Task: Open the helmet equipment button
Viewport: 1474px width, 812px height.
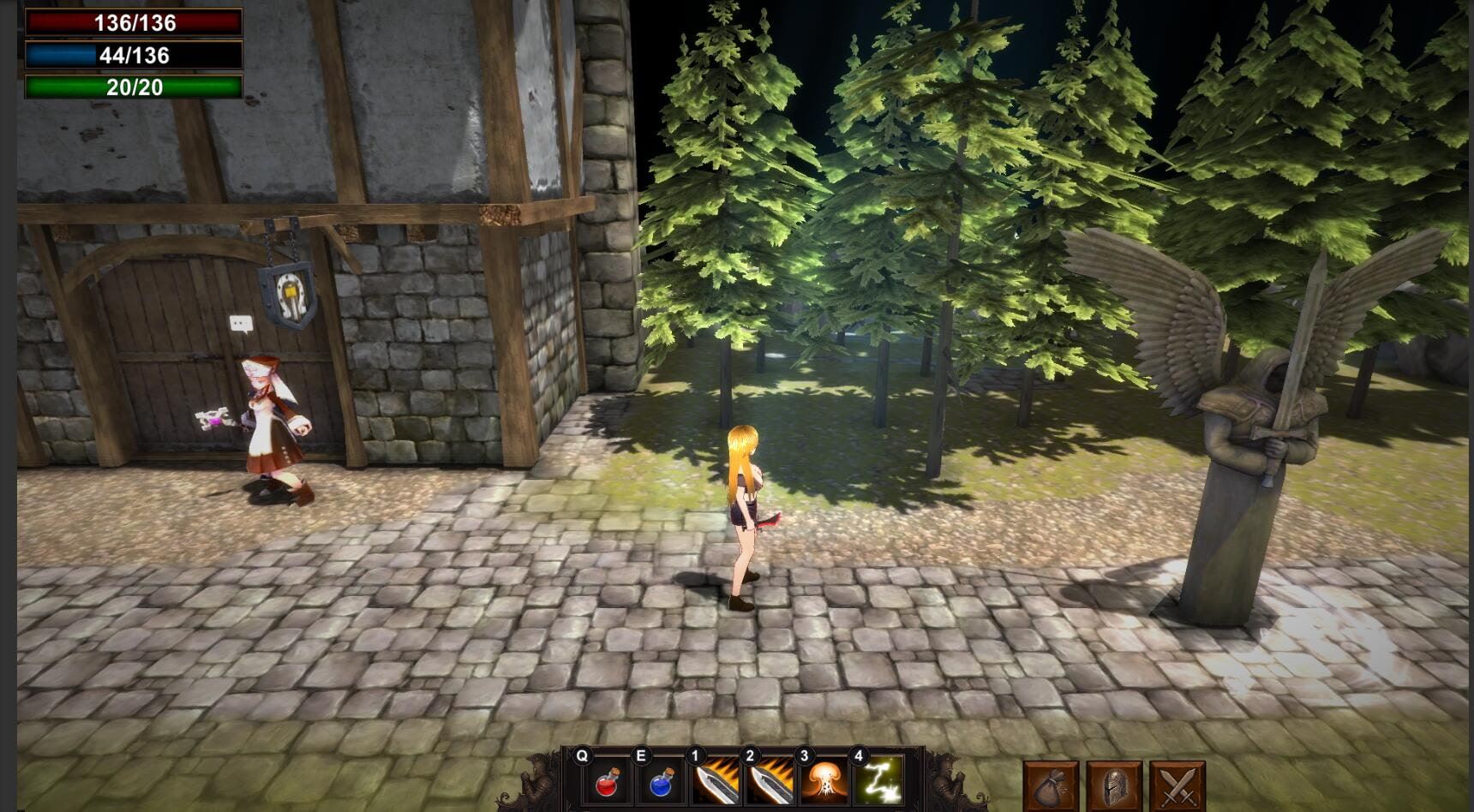Action: pos(1114,786)
